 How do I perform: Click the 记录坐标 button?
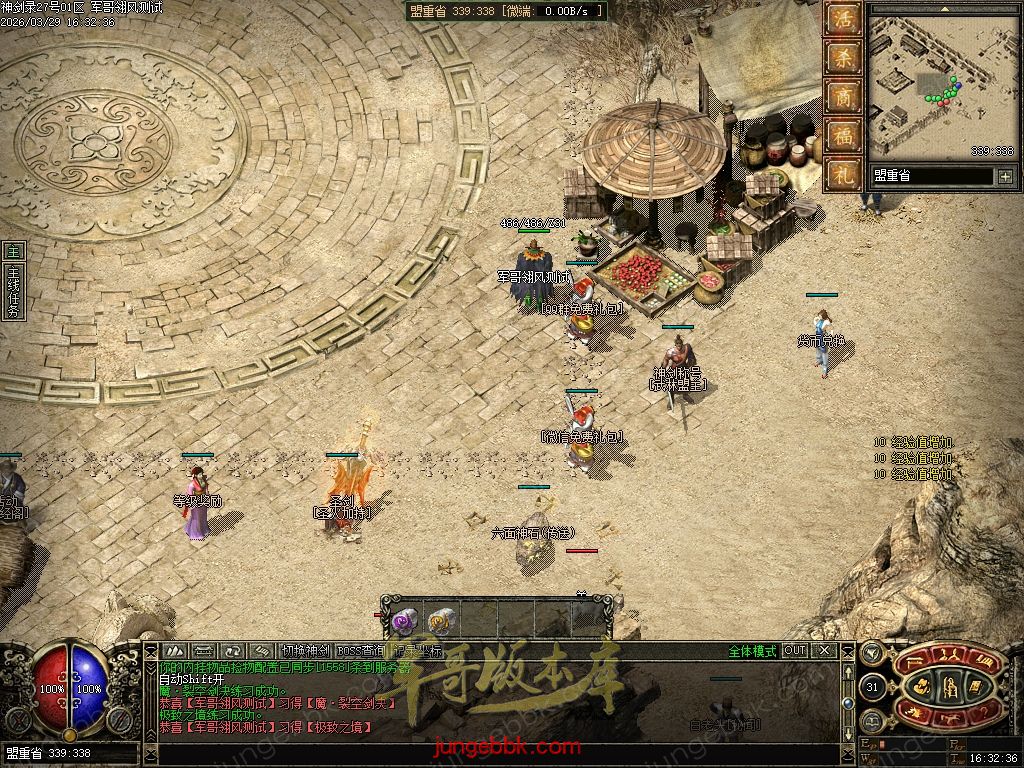[415, 651]
